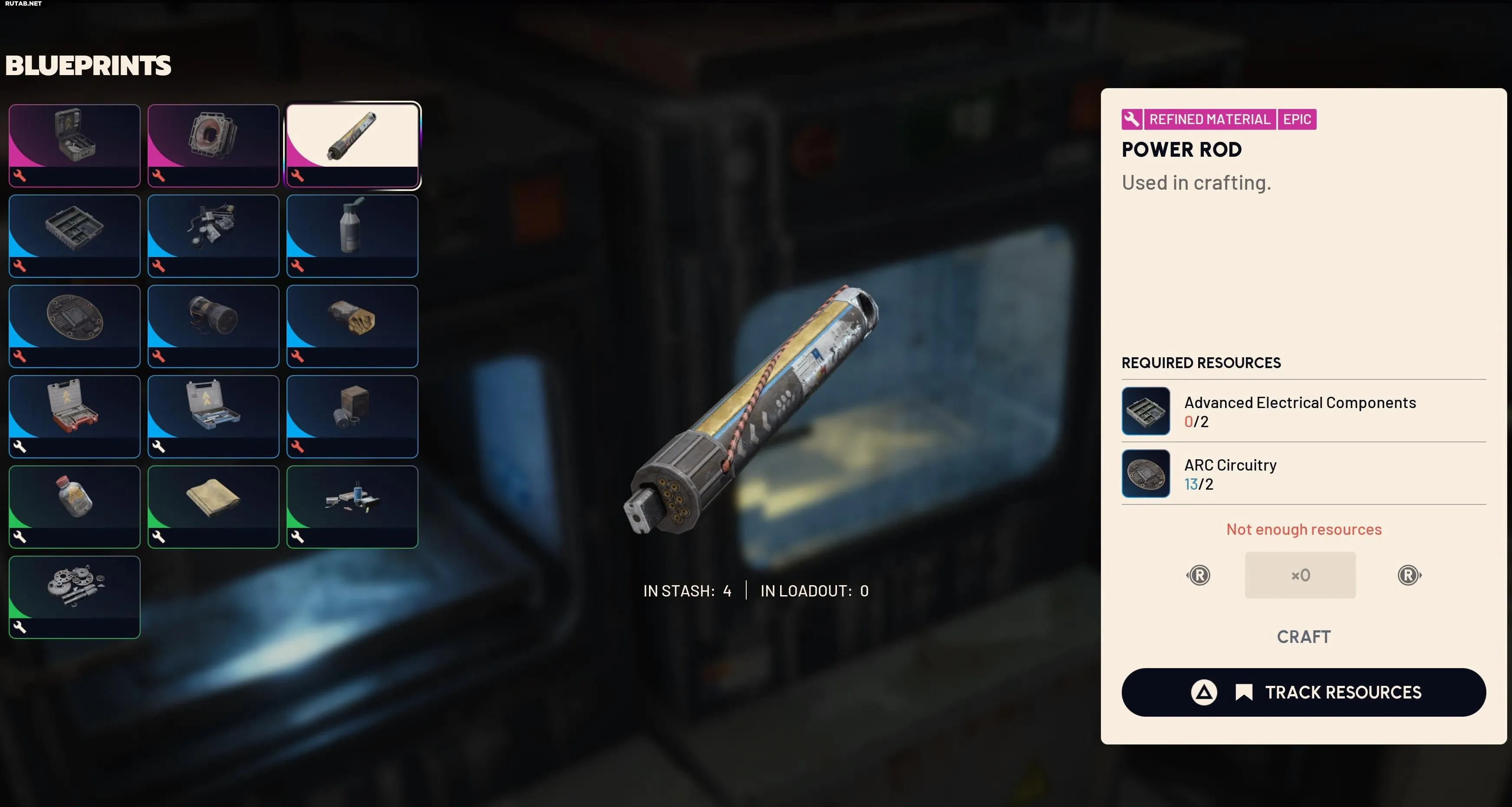Viewport: 1512px width, 807px height.
Task: Choose the epic circular coil device blueprint
Action: click(213, 145)
